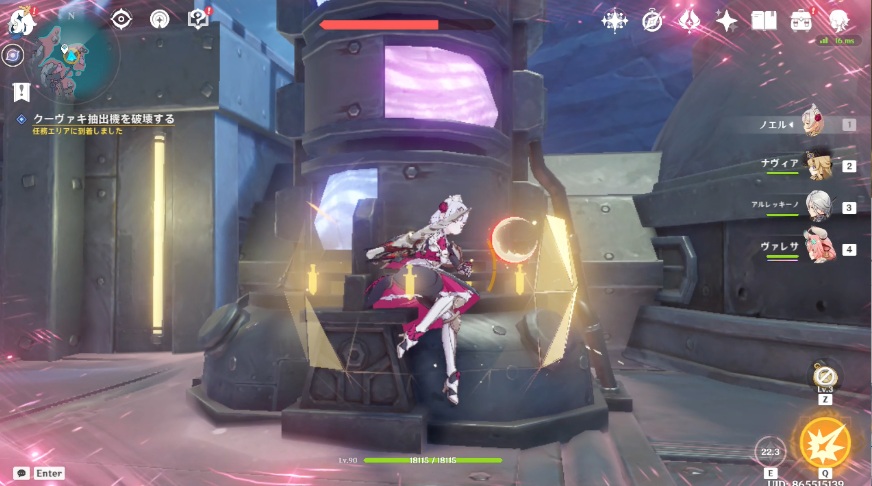The height and width of the screenshot is (486, 872).
Task: Select active character ノエル in party list
Action: (x=819, y=125)
